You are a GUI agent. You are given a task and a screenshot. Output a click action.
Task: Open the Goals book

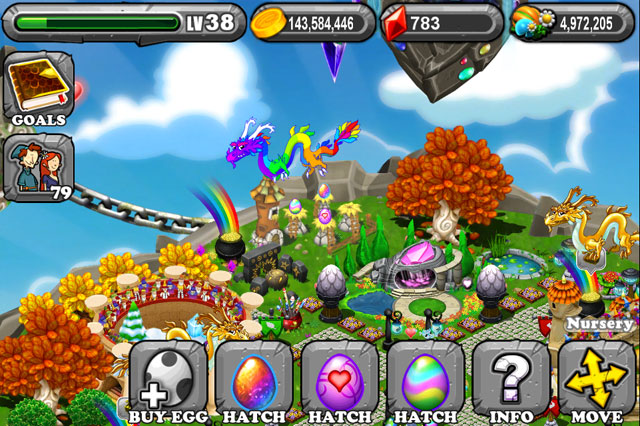pyautogui.click(x=39, y=89)
